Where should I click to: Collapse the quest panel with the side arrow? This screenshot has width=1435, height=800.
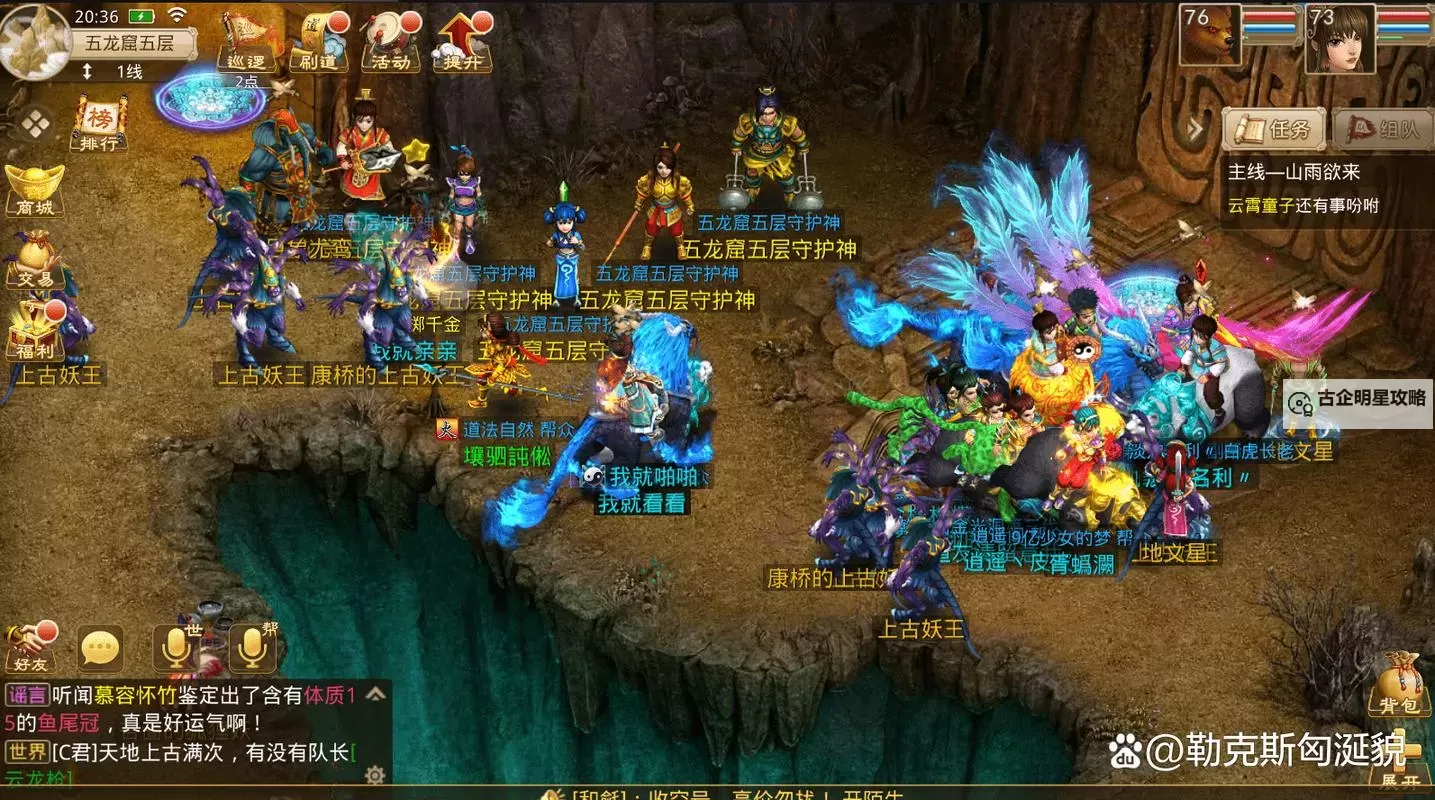click(x=1196, y=128)
